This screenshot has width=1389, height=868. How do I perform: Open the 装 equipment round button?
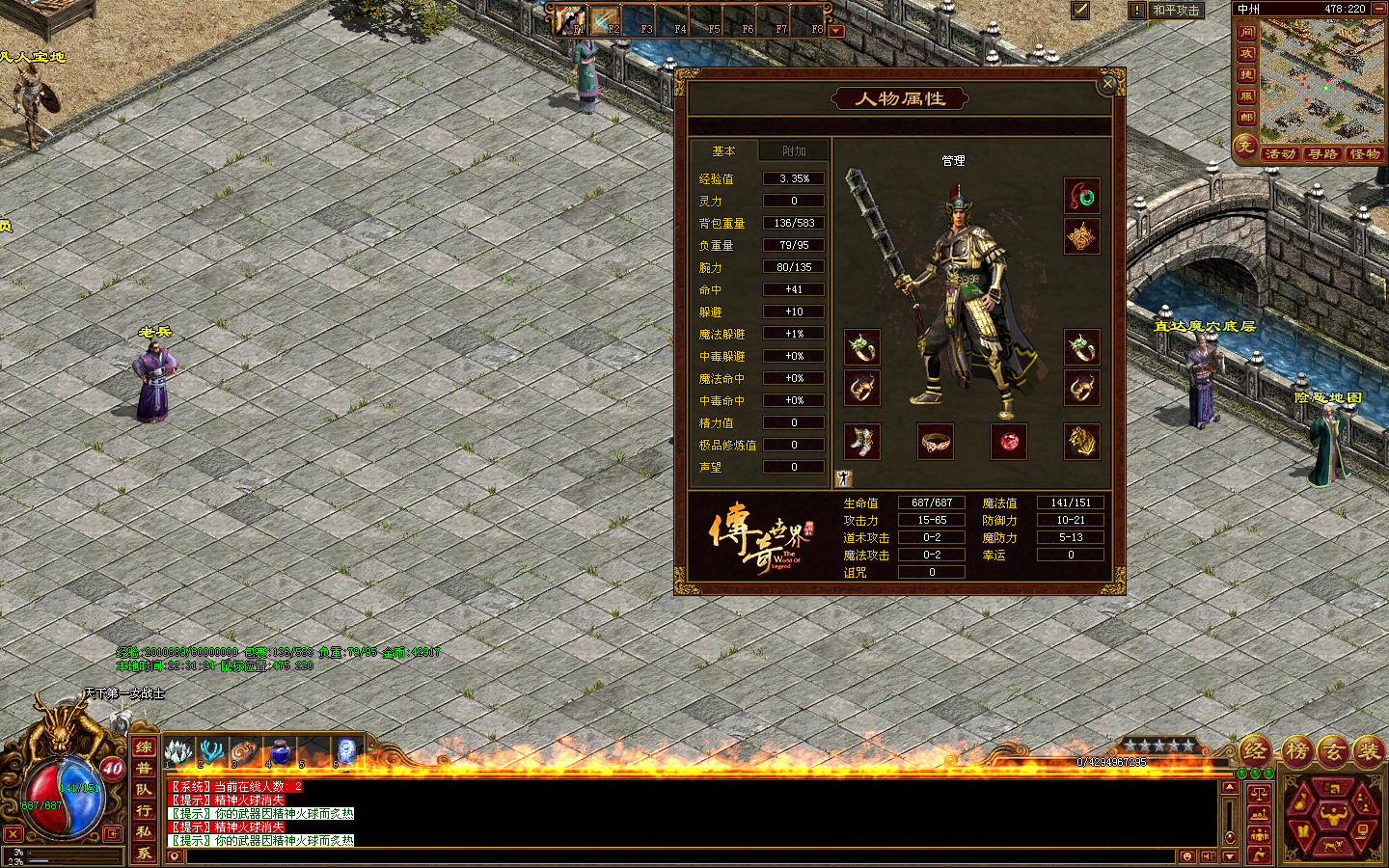click(1367, 750)
